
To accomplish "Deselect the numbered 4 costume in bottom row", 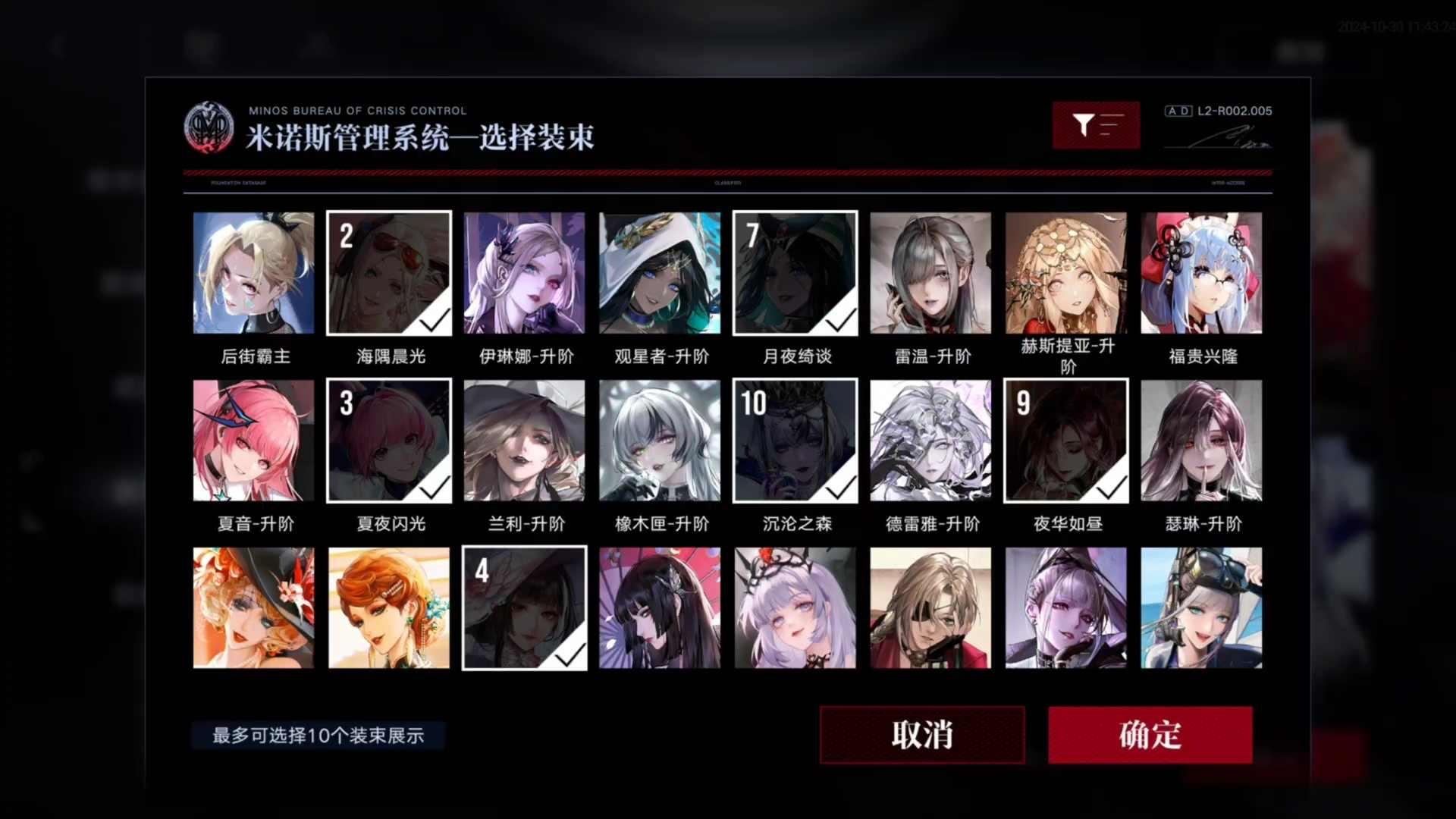I will point(524,607).
